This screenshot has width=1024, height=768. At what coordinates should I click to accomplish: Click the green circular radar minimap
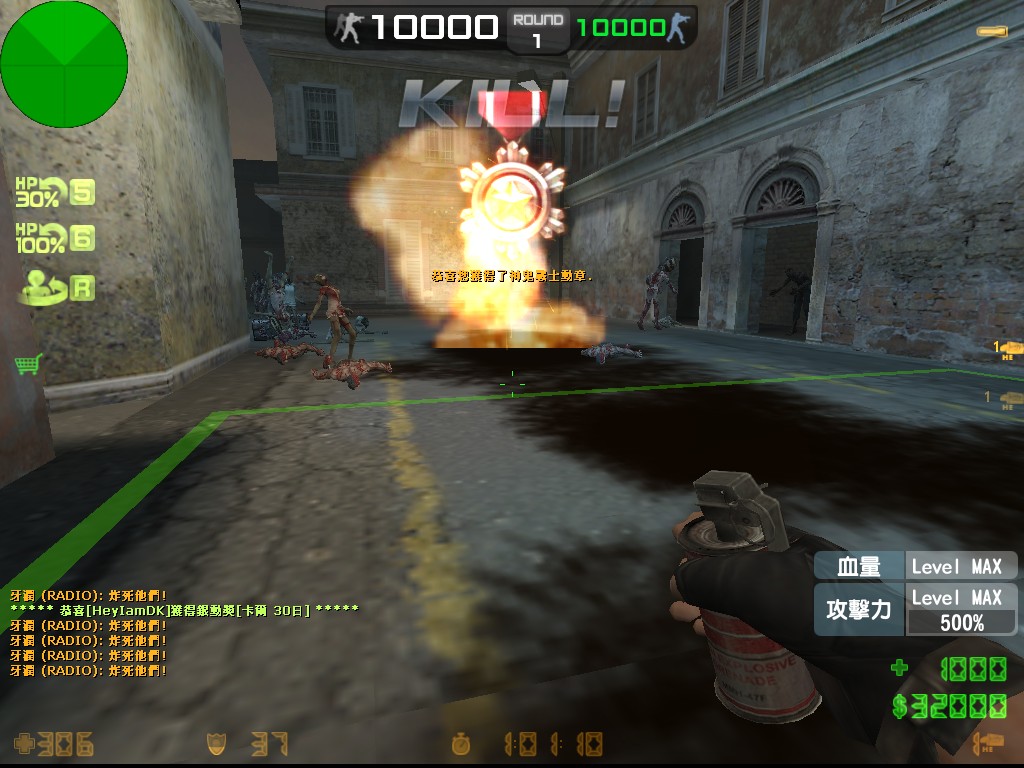pos(64,64)
